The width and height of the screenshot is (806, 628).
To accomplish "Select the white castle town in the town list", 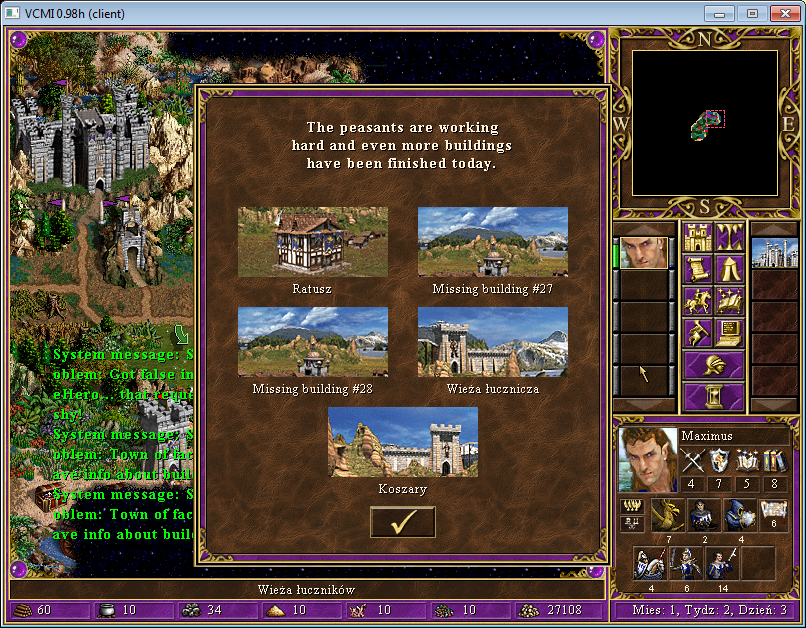I will tap(771, 253).
